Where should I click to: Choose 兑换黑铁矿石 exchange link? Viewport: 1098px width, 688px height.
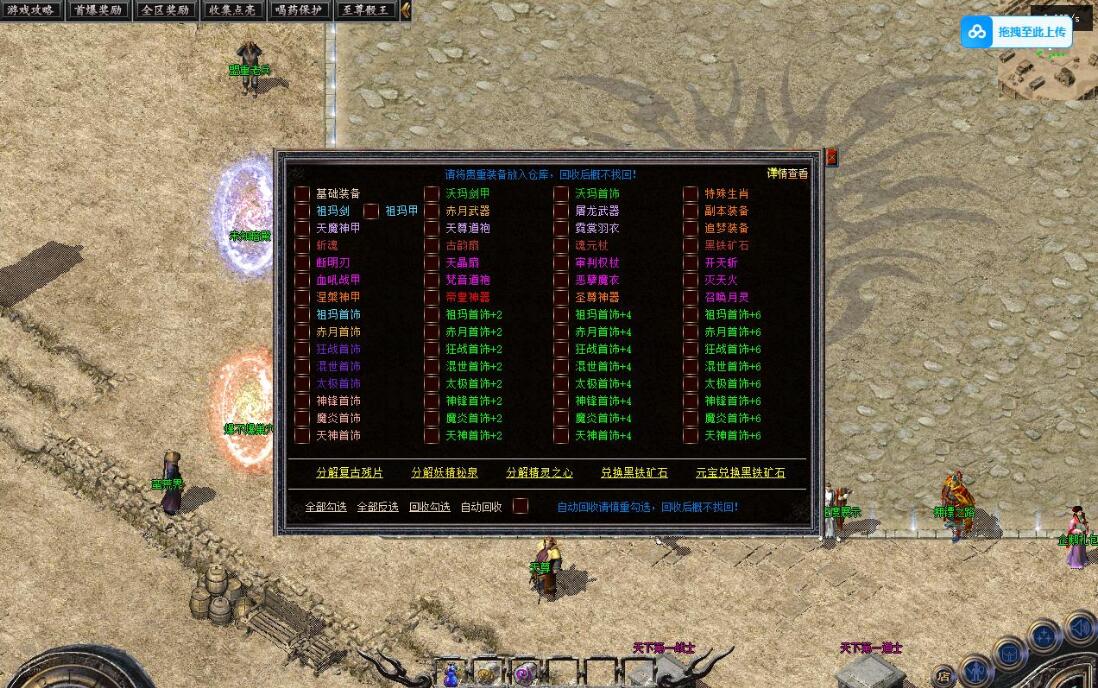[634, 472]
